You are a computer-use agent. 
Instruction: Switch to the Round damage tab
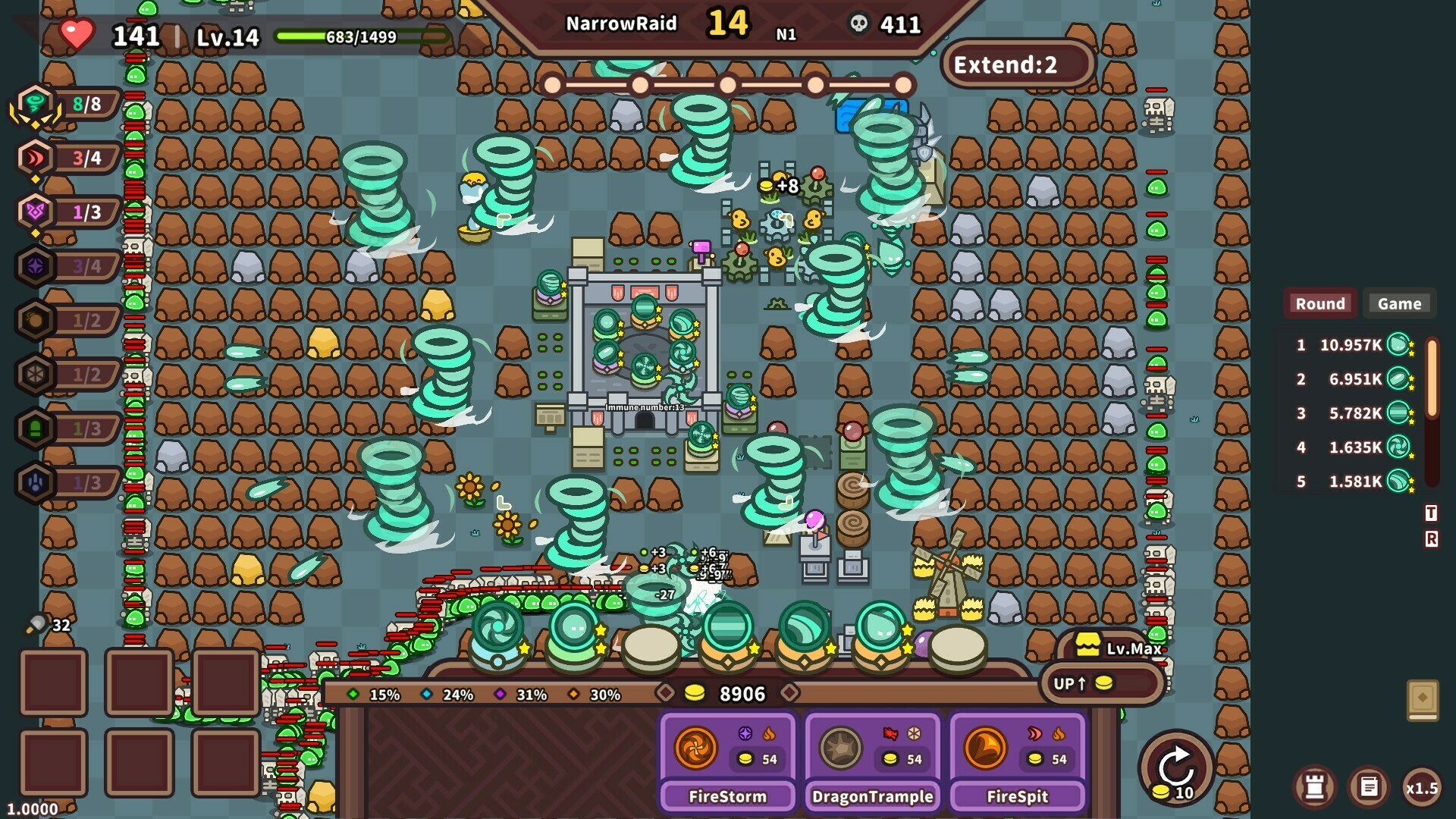1319,303
